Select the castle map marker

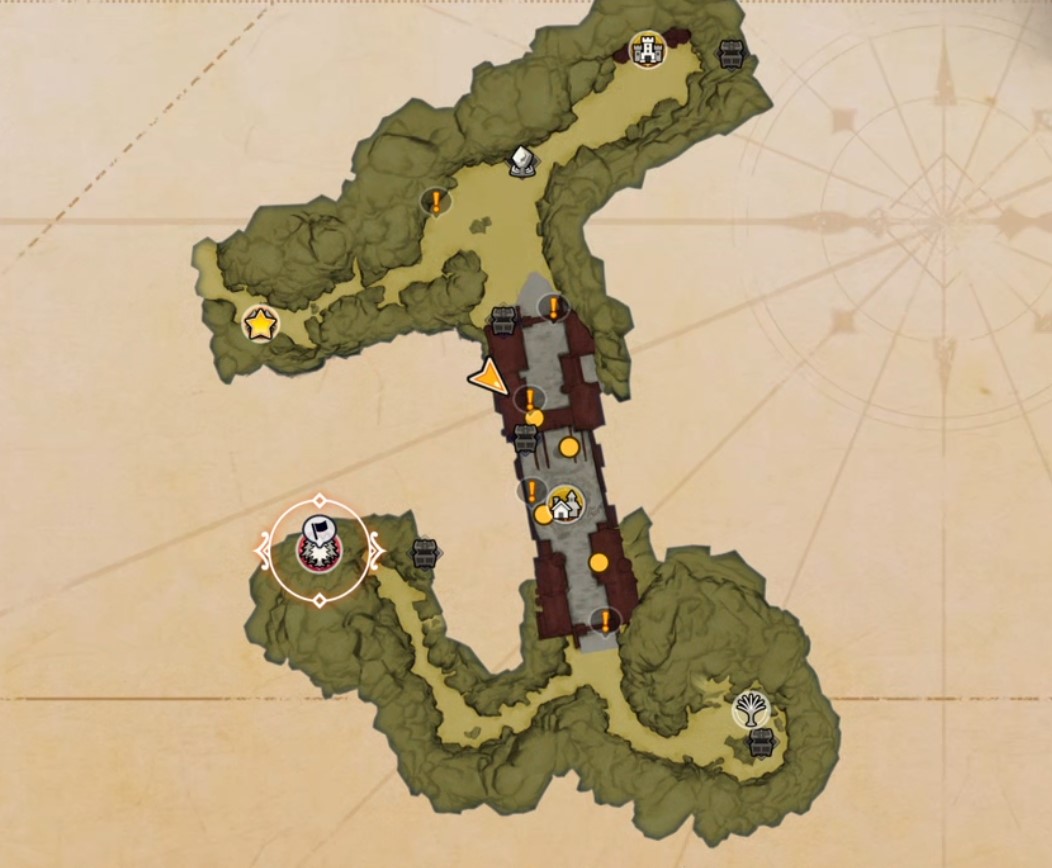point(647,49)
